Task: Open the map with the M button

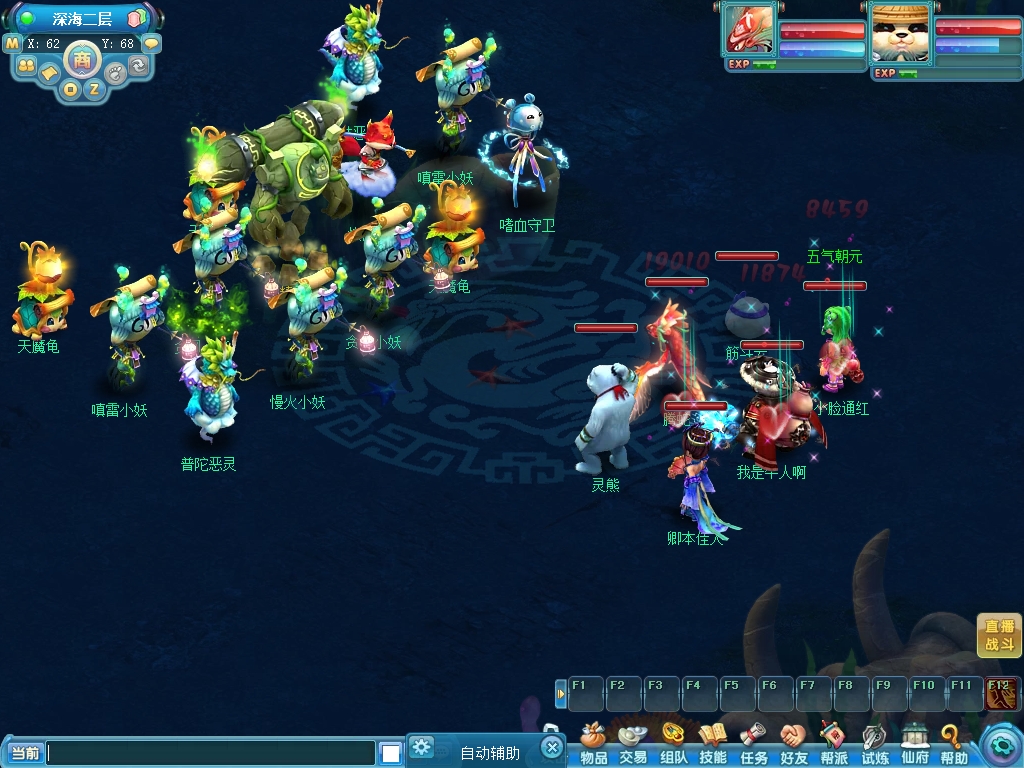Action: [12, 43]
